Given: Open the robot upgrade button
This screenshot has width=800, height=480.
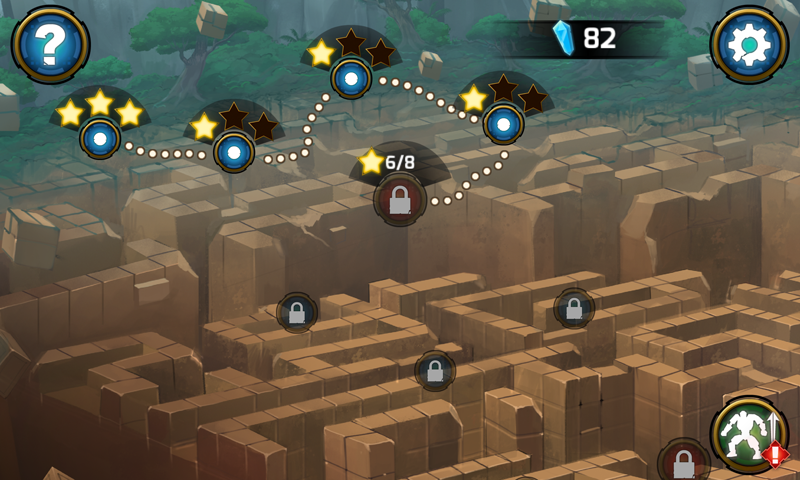Looking at the screenshot, I should point(749,433).
